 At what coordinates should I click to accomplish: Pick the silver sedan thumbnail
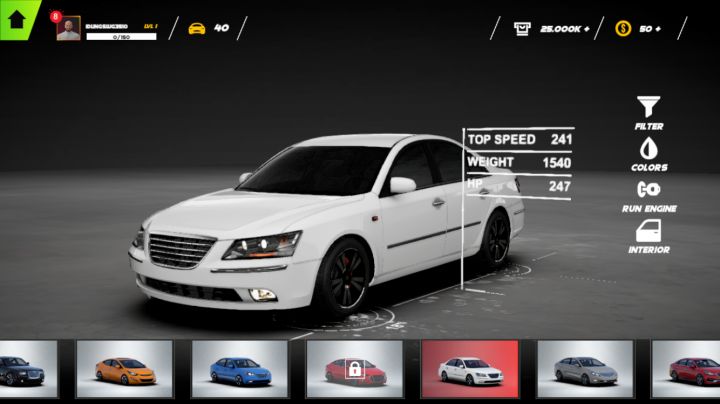[x=585, y=369]
